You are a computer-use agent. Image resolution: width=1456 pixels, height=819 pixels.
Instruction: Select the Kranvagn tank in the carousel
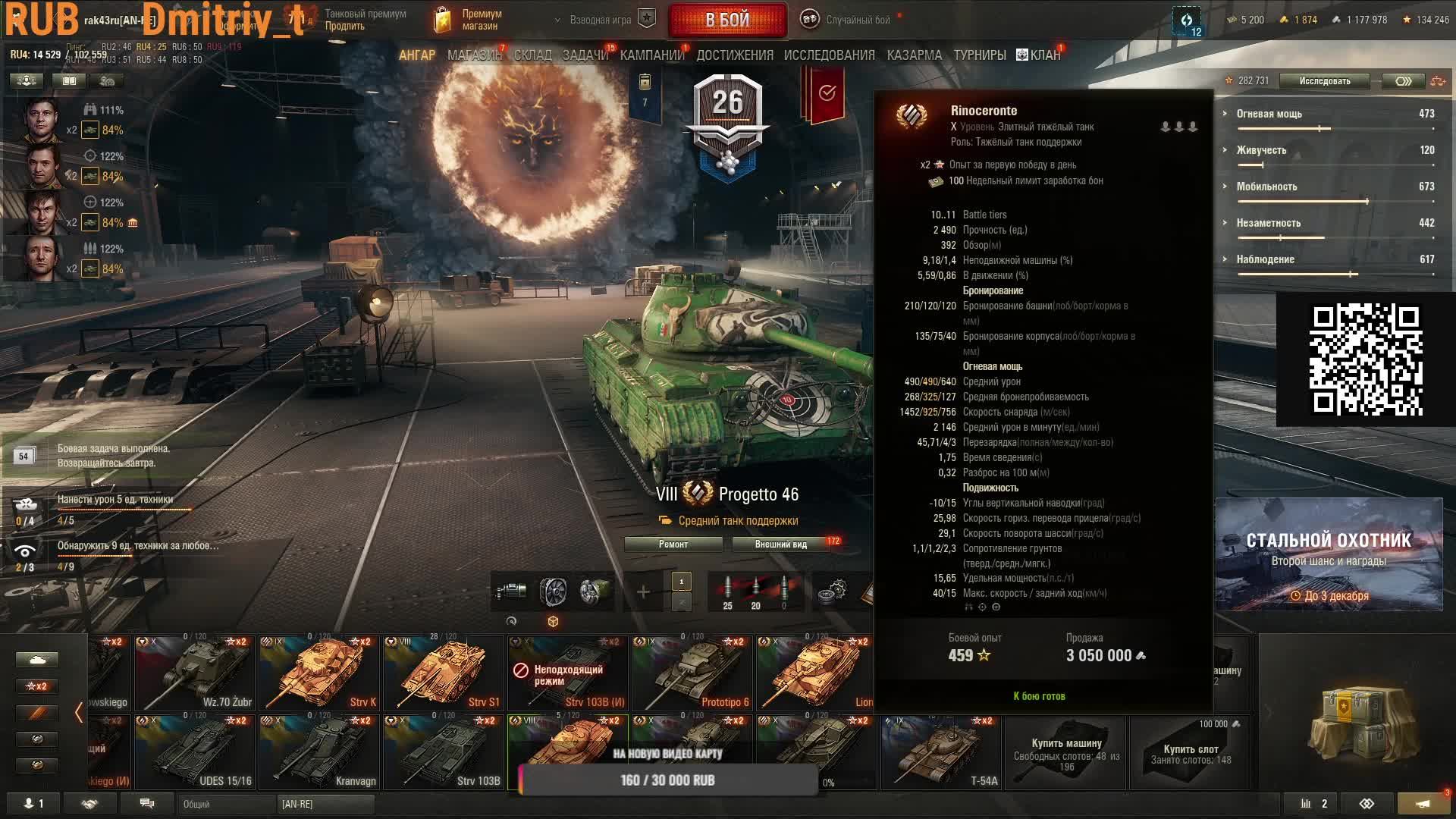318,752
